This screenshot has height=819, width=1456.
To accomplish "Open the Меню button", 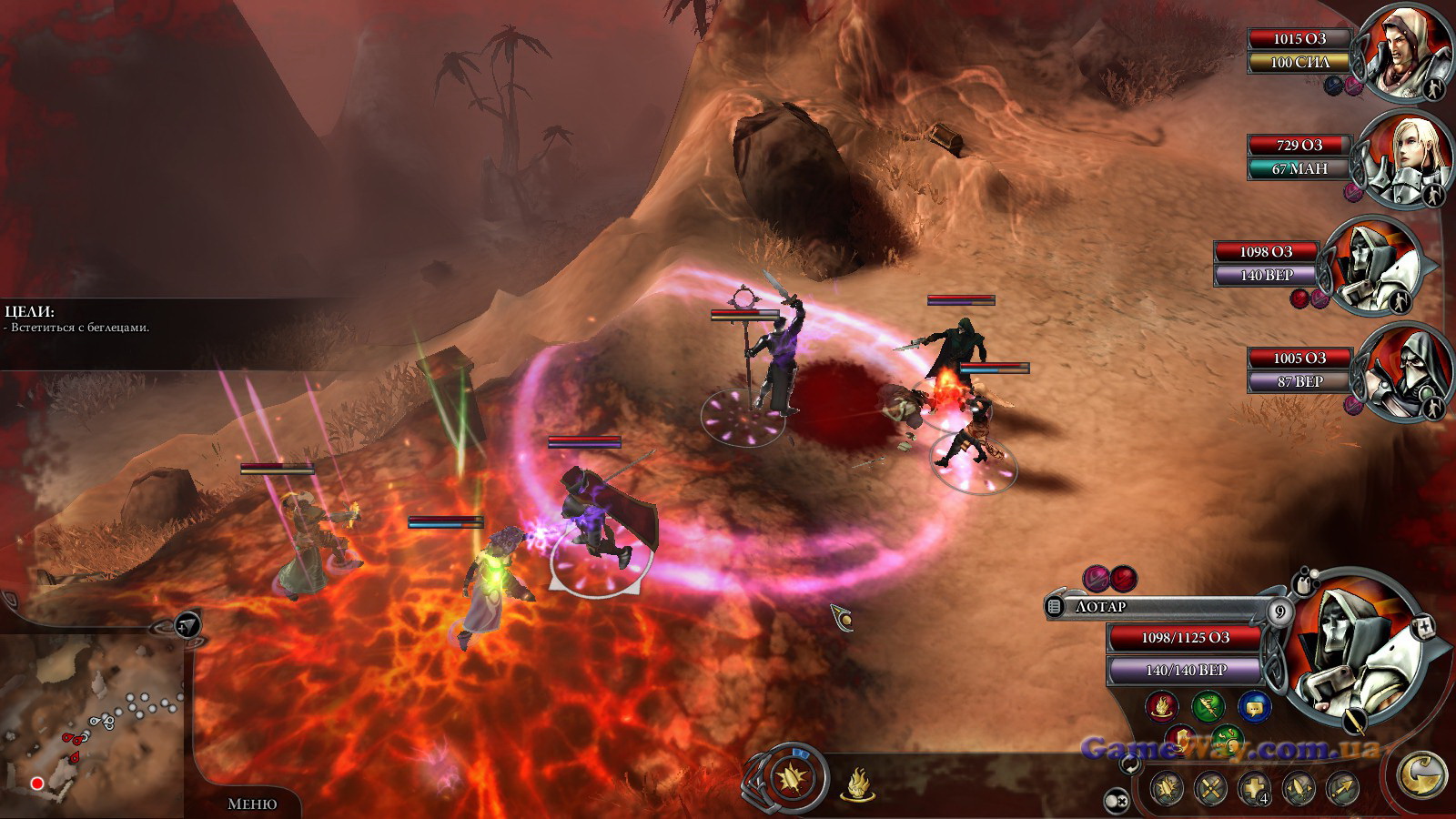I will (x=252, y=804).
